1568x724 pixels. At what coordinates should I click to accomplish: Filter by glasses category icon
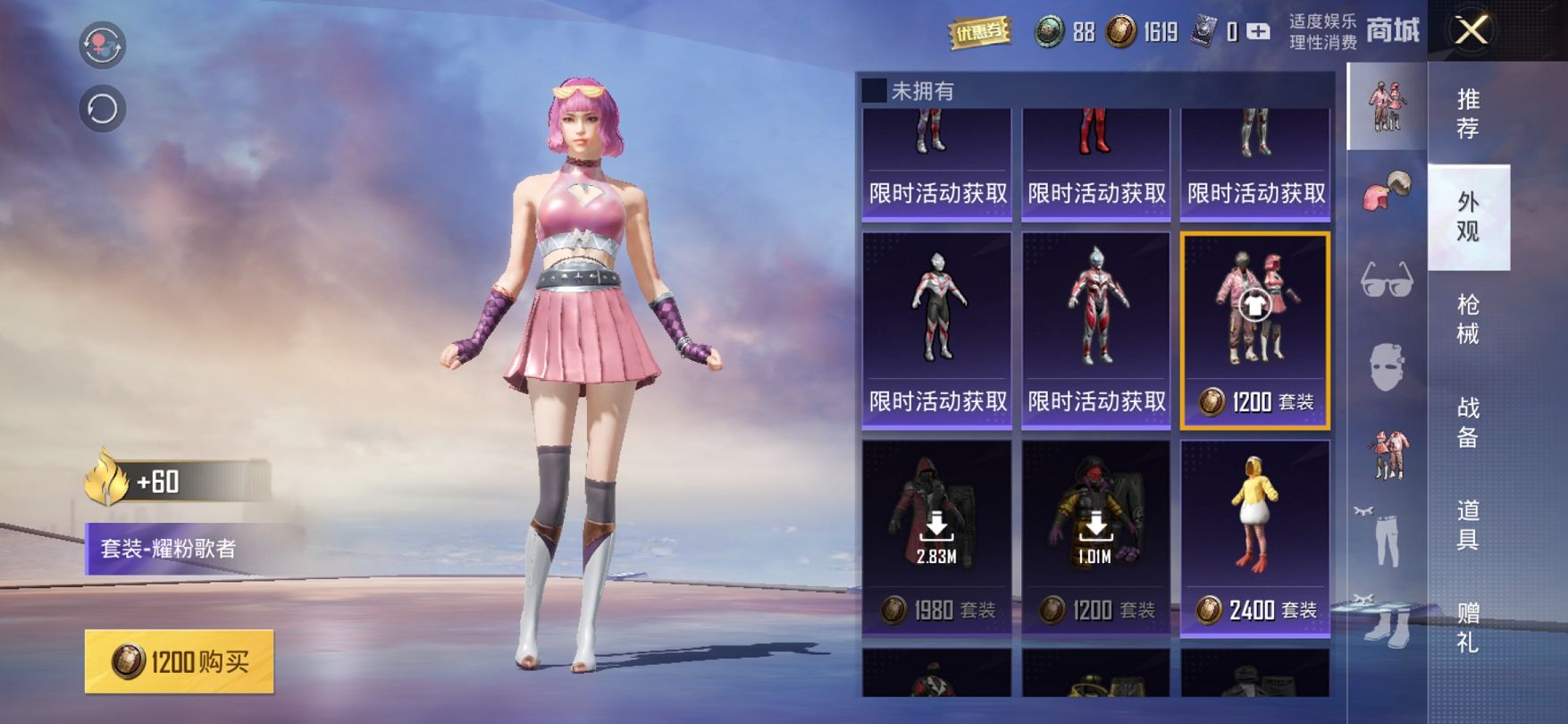coord(1386,280)
